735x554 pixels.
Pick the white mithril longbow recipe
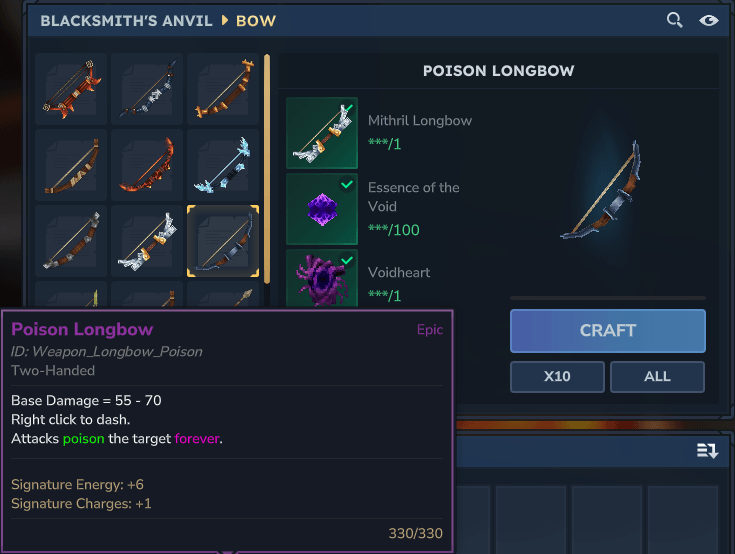[x=147, y=241]
